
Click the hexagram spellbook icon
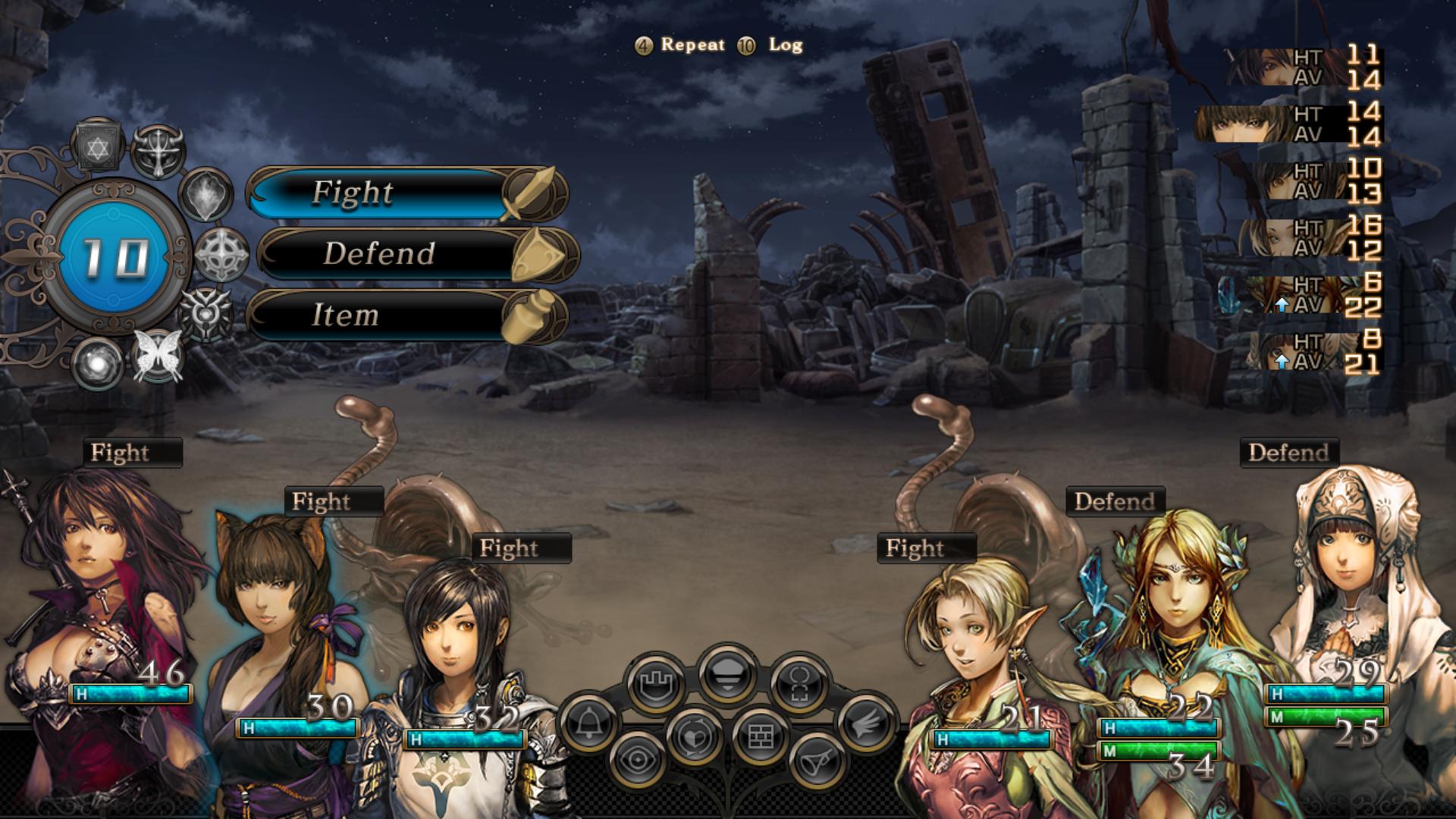98,147
